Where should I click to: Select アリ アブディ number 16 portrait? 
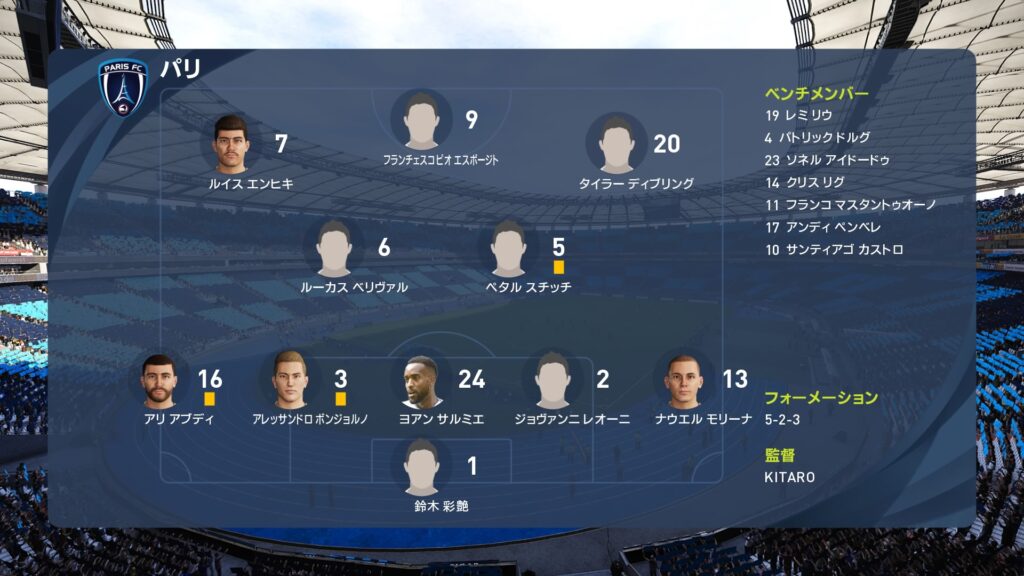159,380
